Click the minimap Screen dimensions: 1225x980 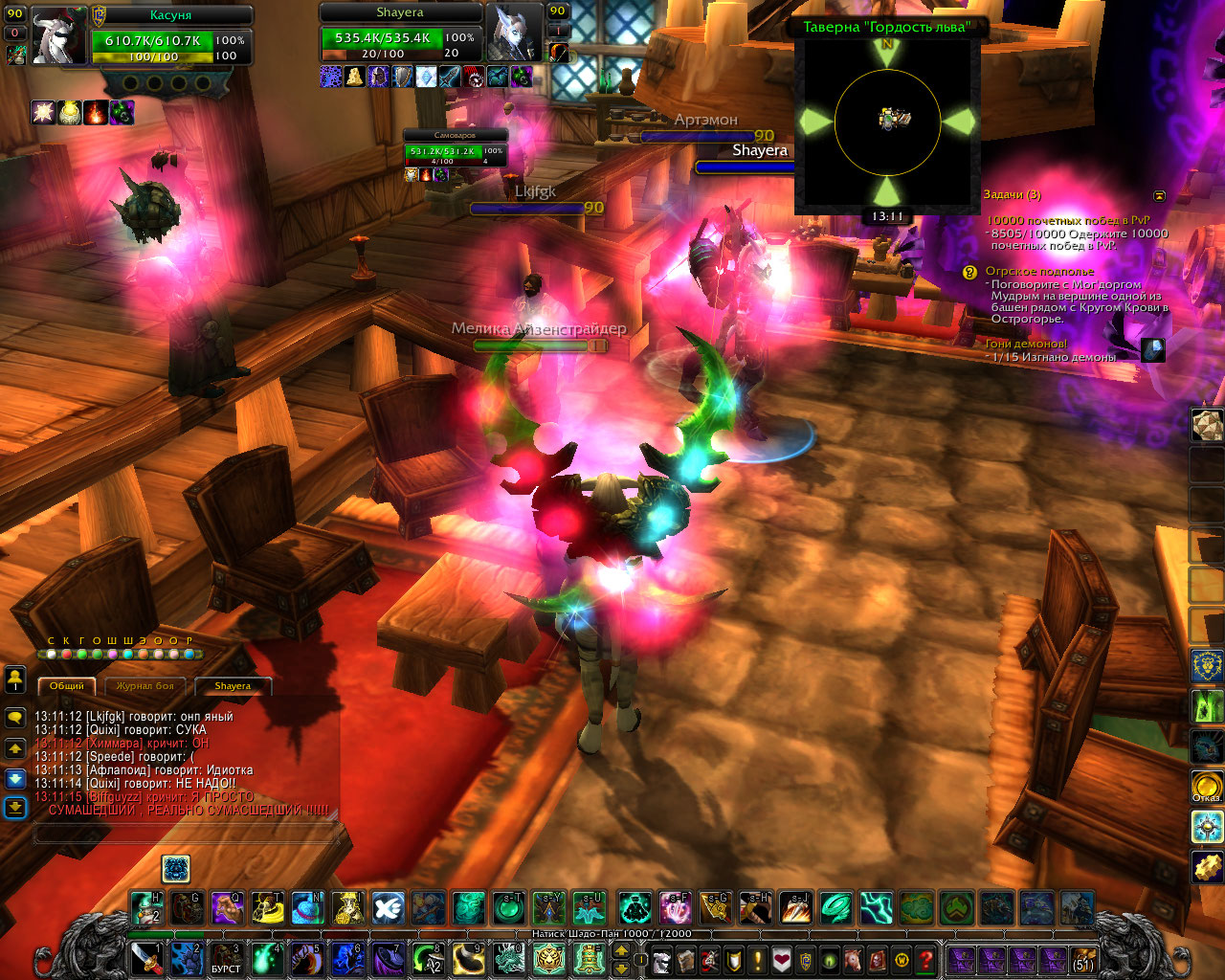tap(887, 122)
